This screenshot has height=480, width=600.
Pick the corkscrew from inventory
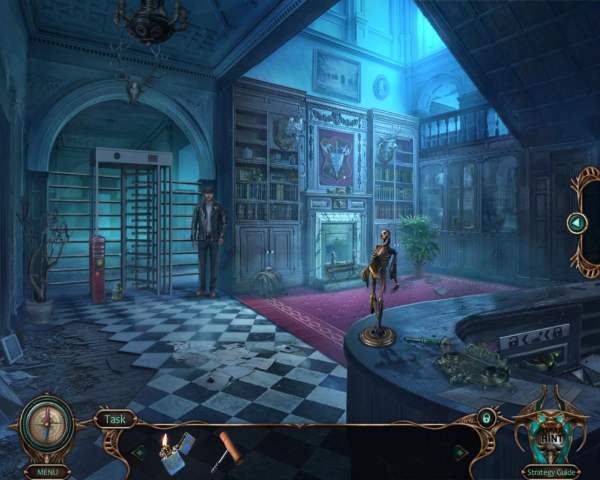[x=225, y=449]
